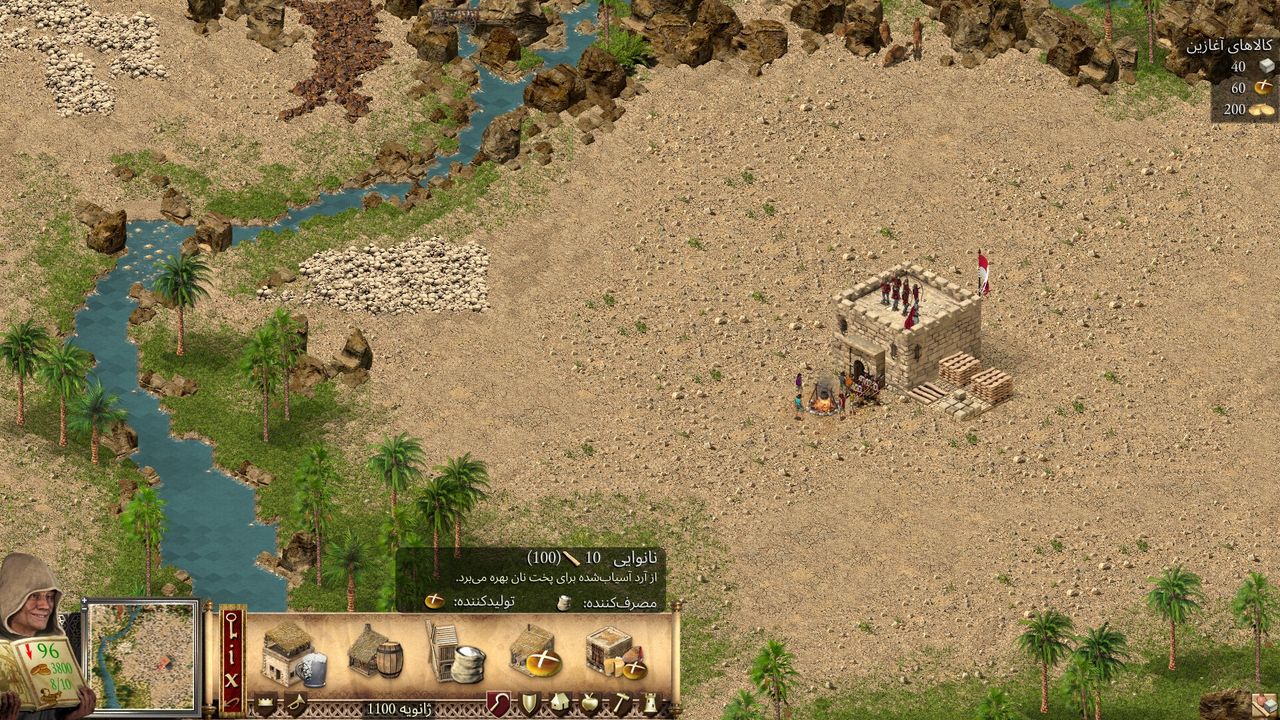Select the Mill building with flour sack

point(455,653)
